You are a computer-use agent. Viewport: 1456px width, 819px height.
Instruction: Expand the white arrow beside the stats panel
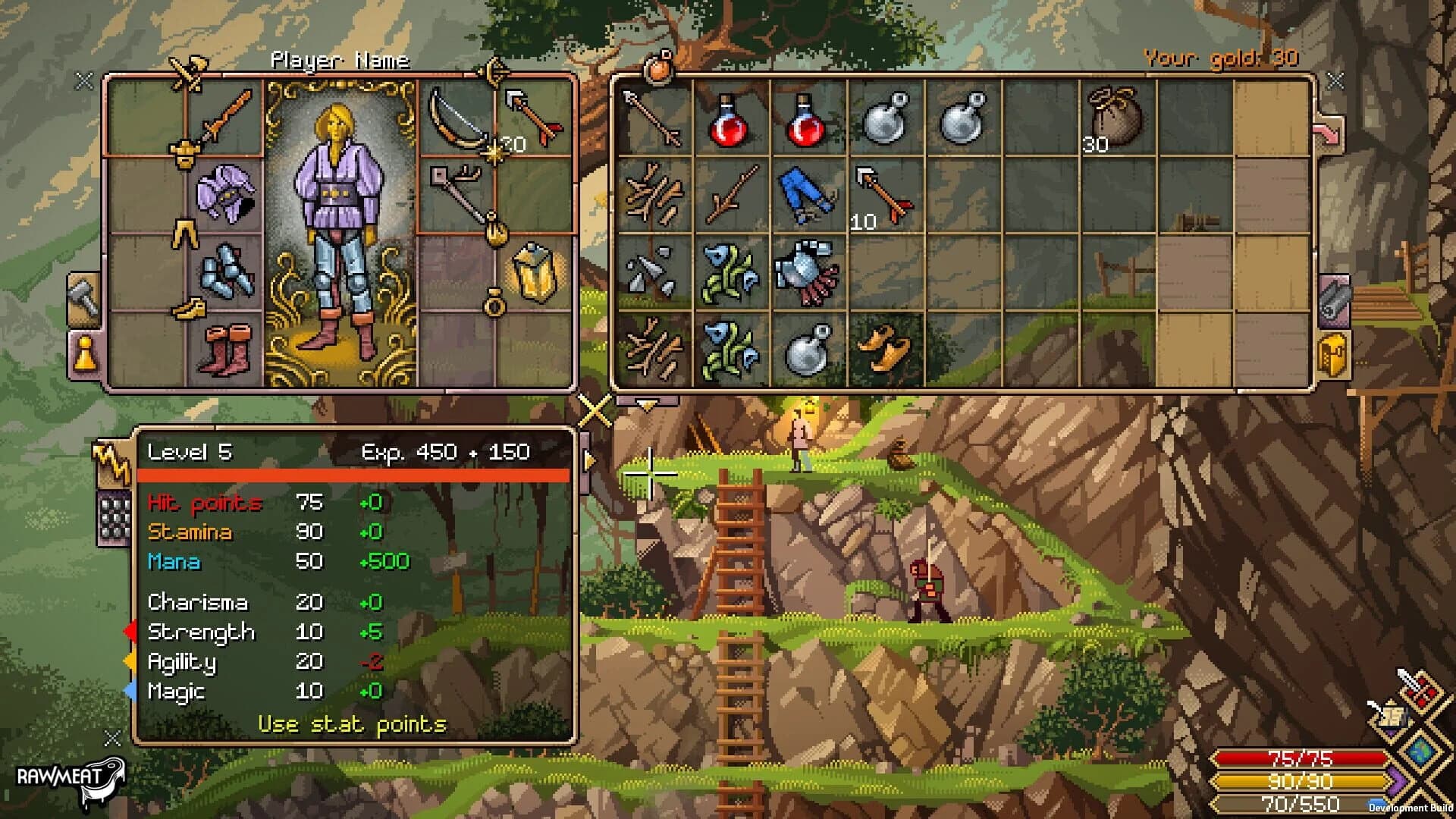click(589, 459)
